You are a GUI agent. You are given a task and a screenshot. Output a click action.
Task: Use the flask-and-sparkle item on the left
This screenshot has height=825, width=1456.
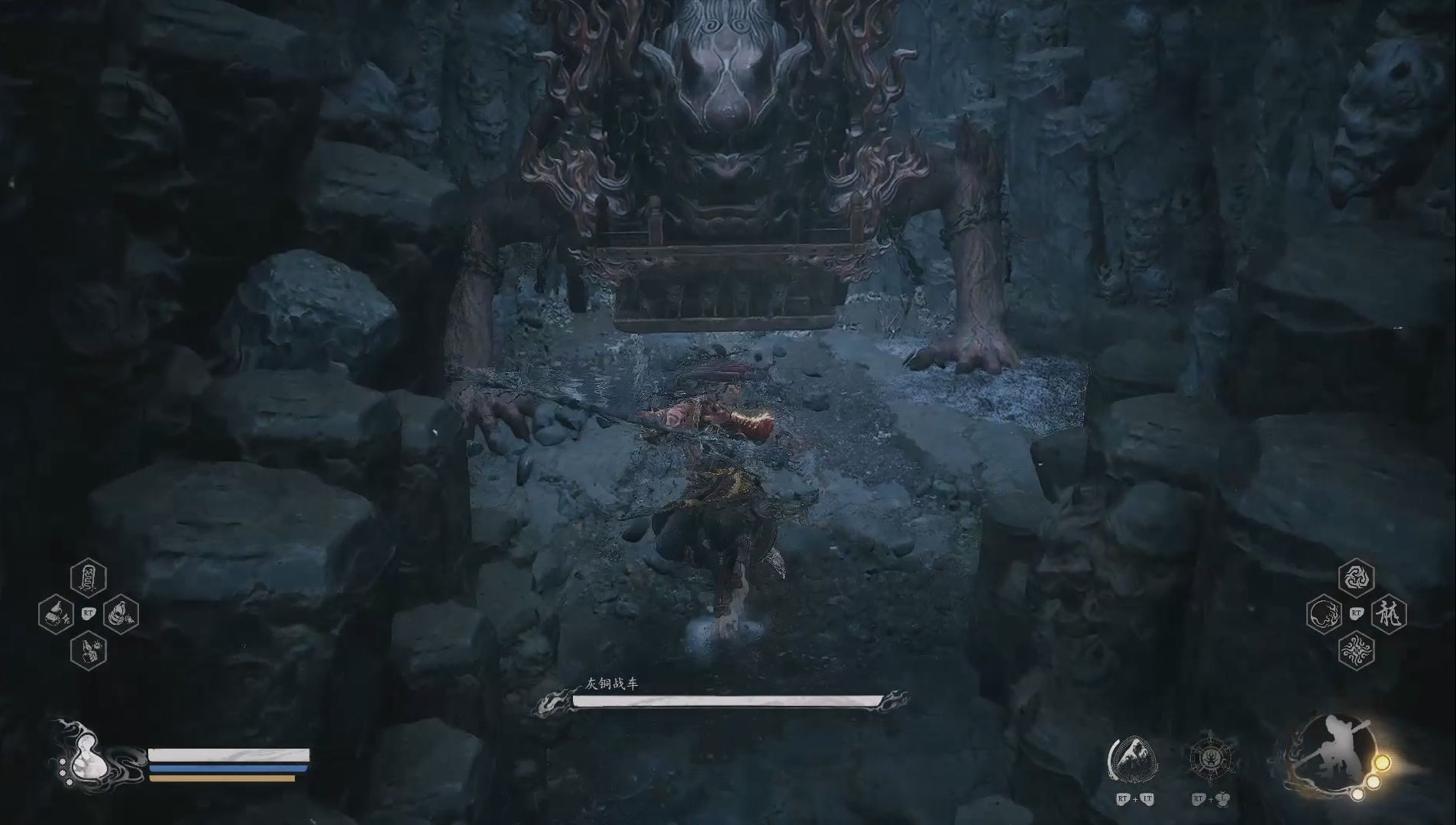[x=56, y=613]
